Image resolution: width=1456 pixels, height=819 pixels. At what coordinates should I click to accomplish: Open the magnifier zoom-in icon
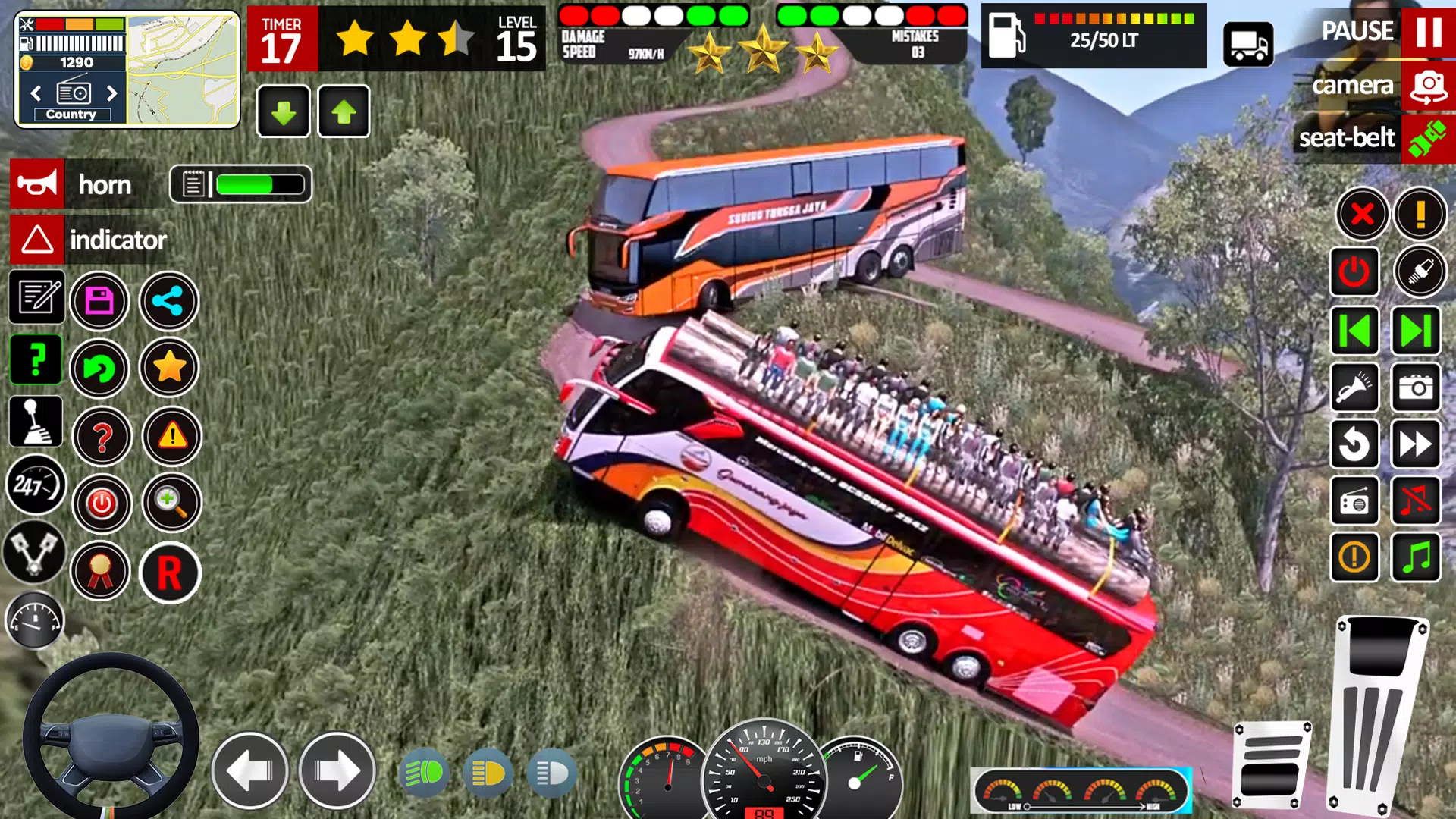(x=171, y=502)
